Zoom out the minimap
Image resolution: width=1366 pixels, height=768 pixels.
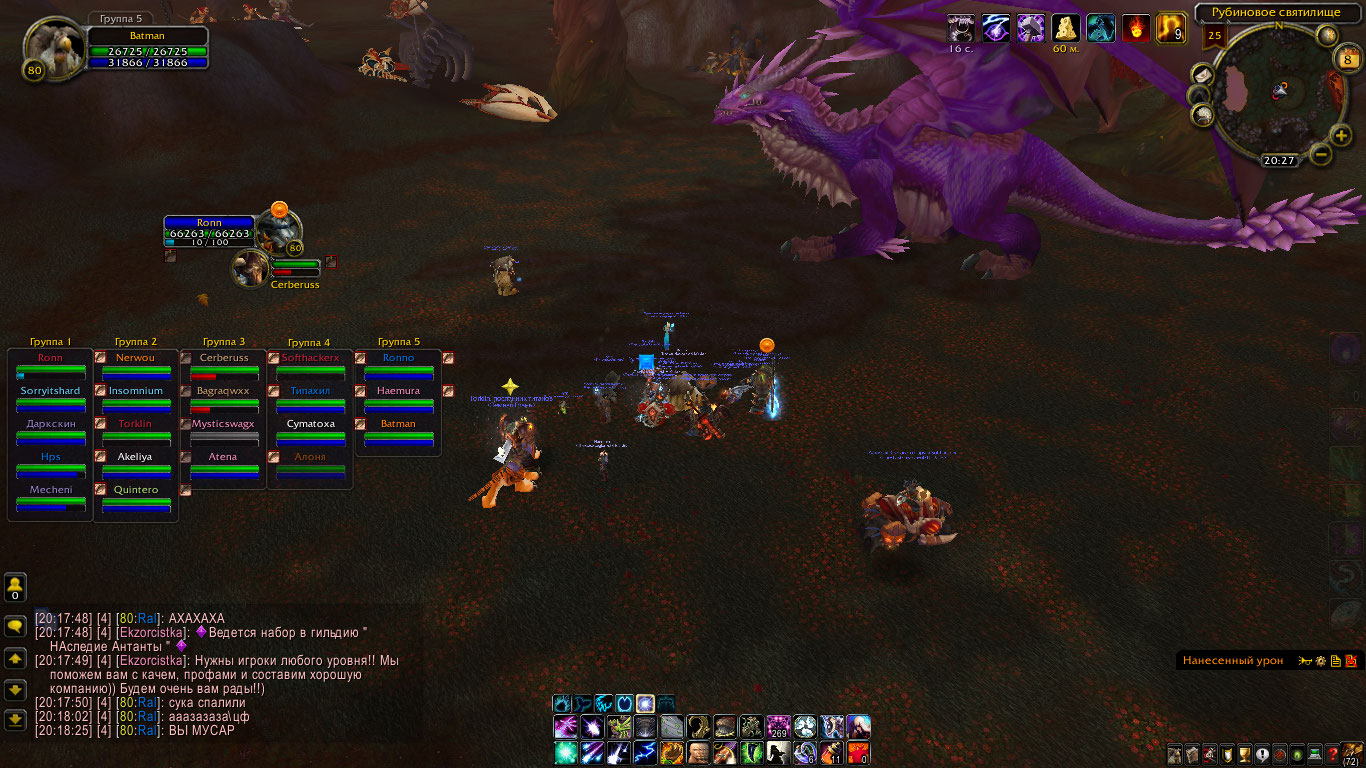(x=1321, y=154)
